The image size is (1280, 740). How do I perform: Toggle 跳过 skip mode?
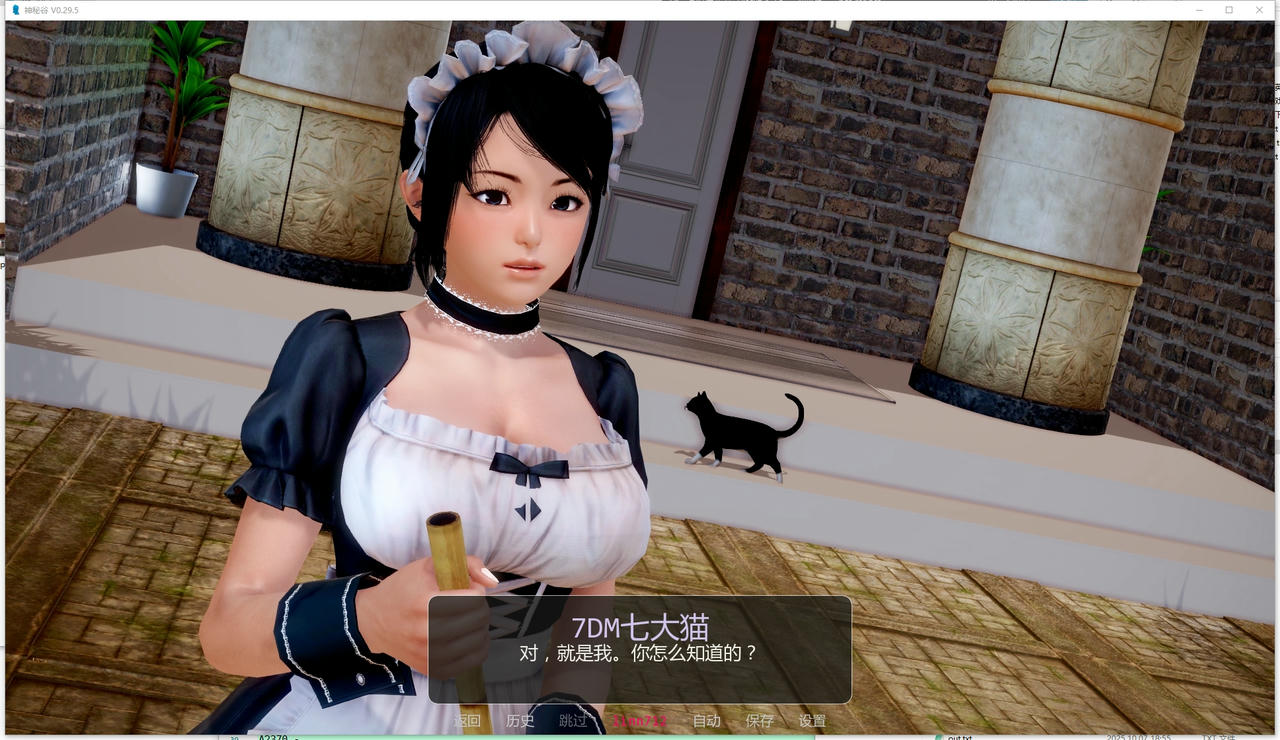click(x=572, y=720)
